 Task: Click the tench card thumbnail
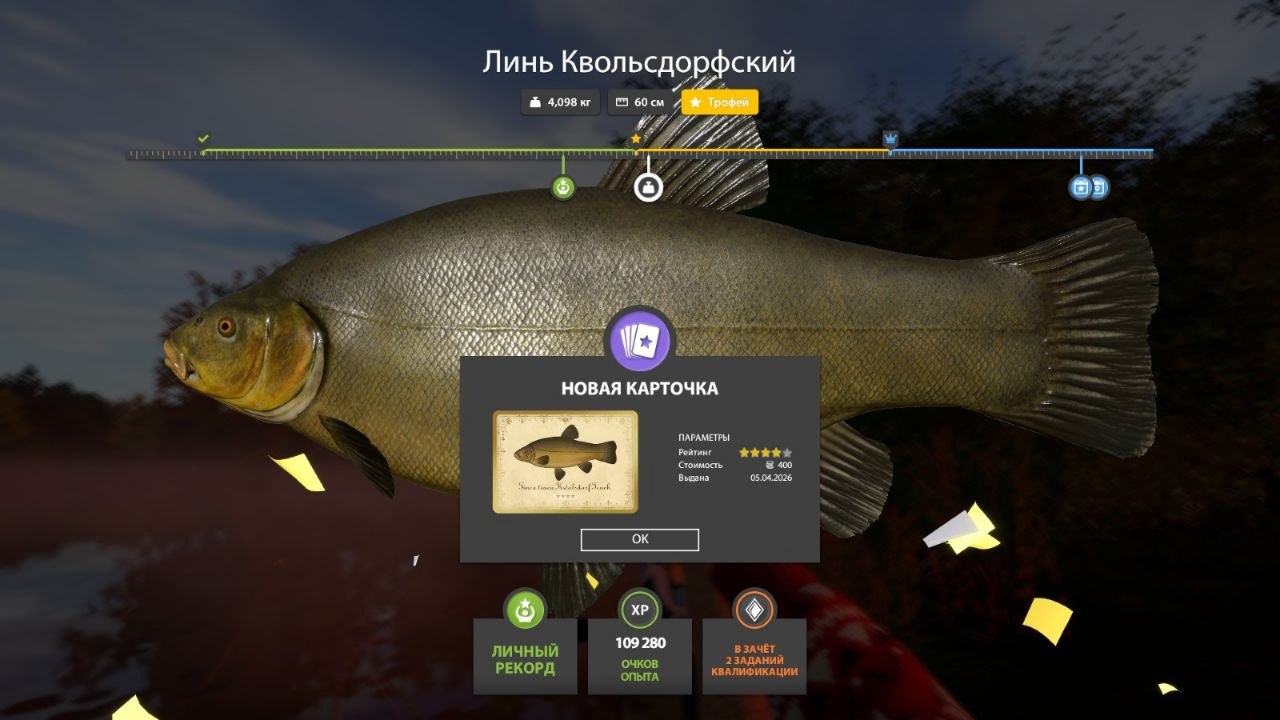566,460
